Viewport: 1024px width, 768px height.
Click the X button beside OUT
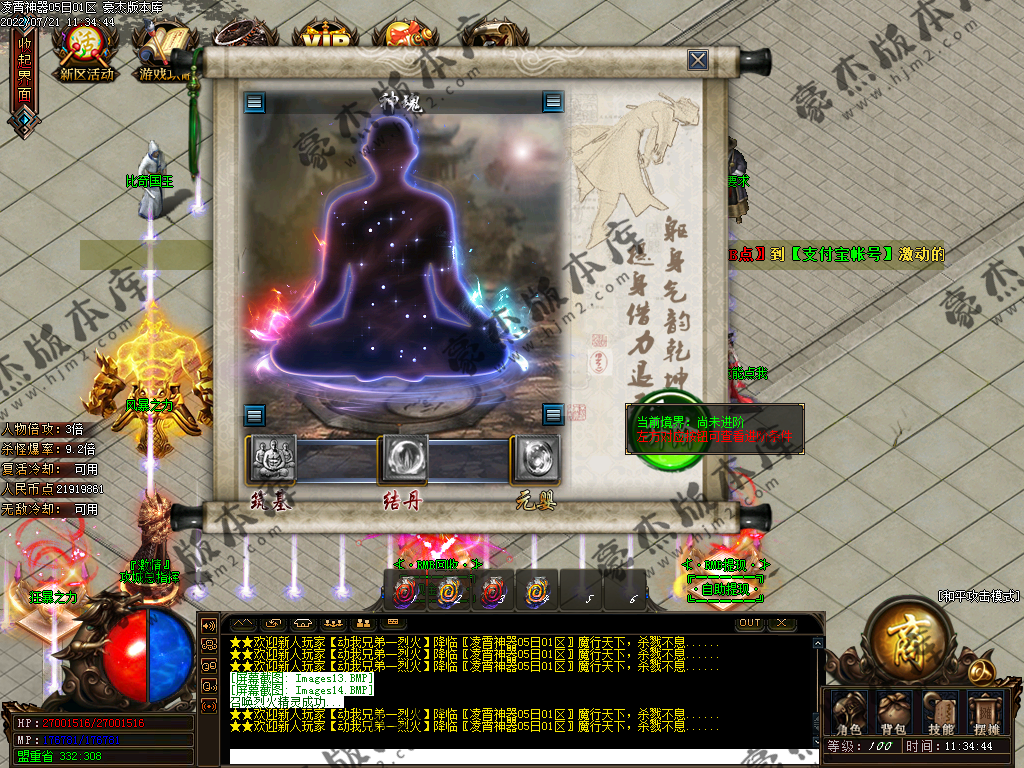(x=781, y=623)
